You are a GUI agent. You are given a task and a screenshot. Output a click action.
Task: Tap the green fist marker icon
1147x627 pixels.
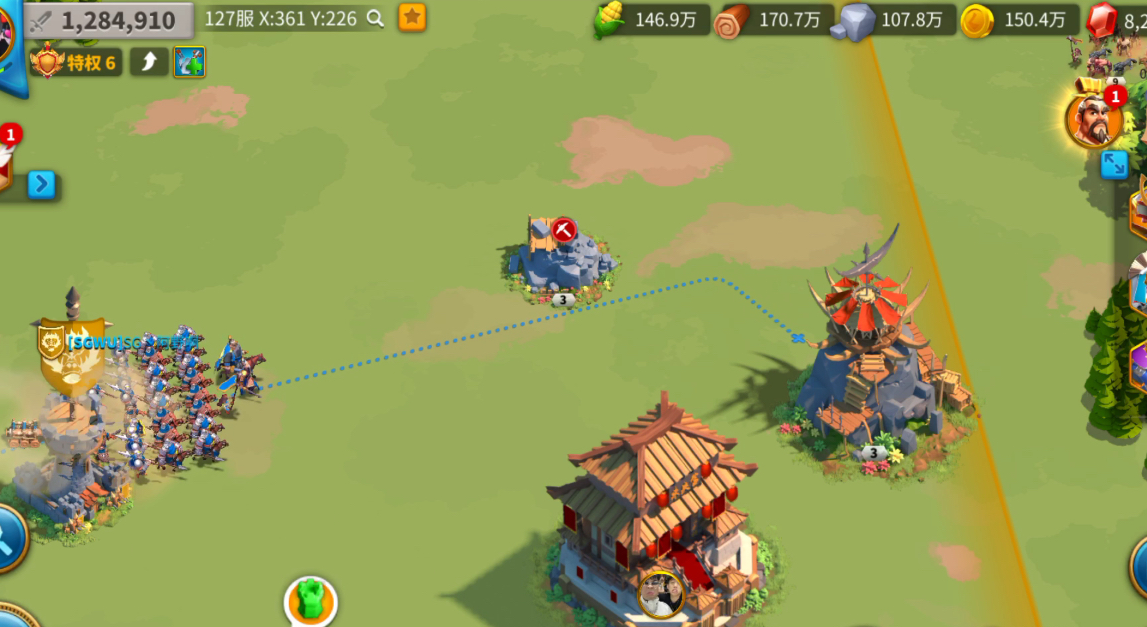pos(310,600)
